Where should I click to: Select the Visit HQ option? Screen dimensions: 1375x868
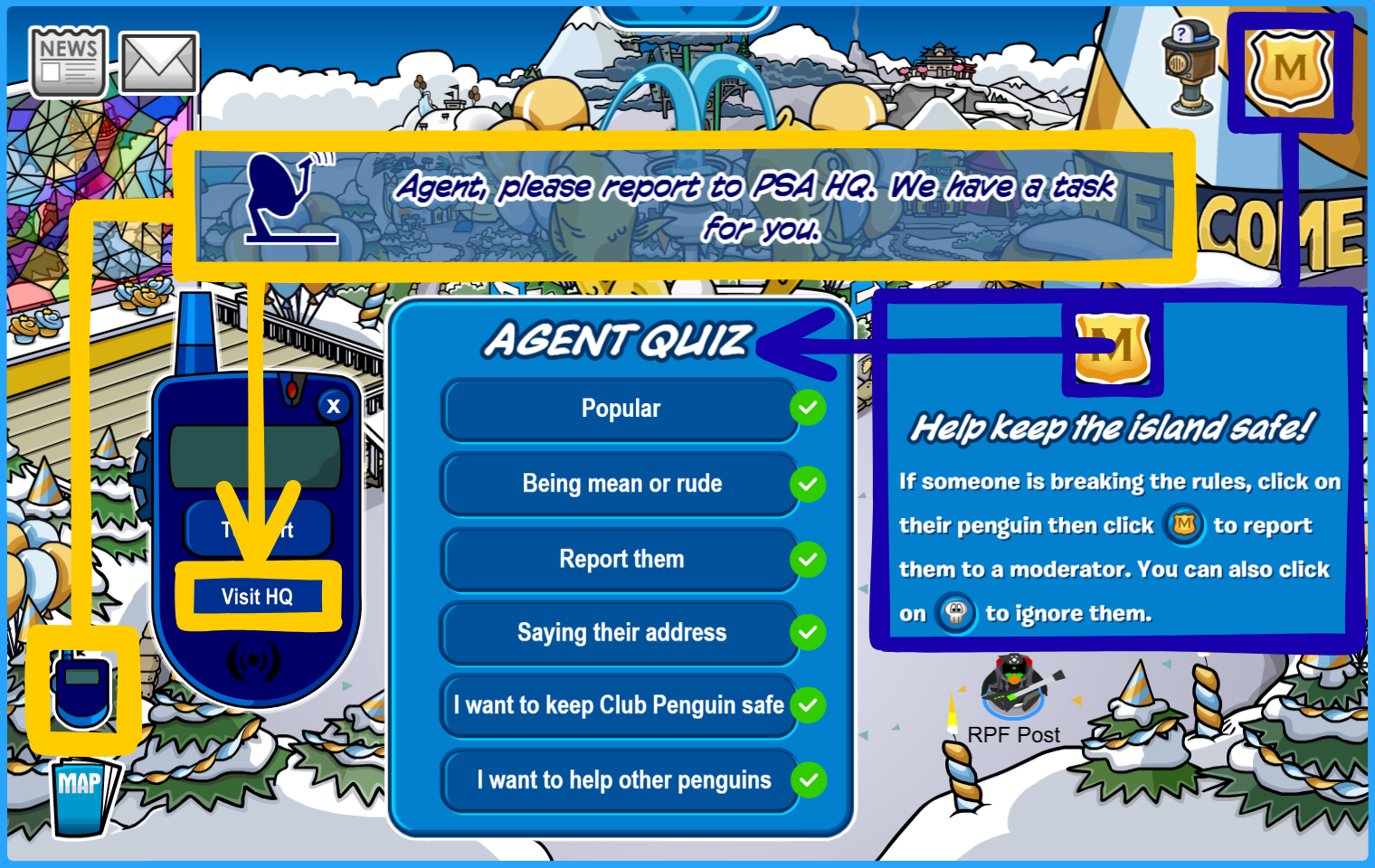[x=258, y=597]
